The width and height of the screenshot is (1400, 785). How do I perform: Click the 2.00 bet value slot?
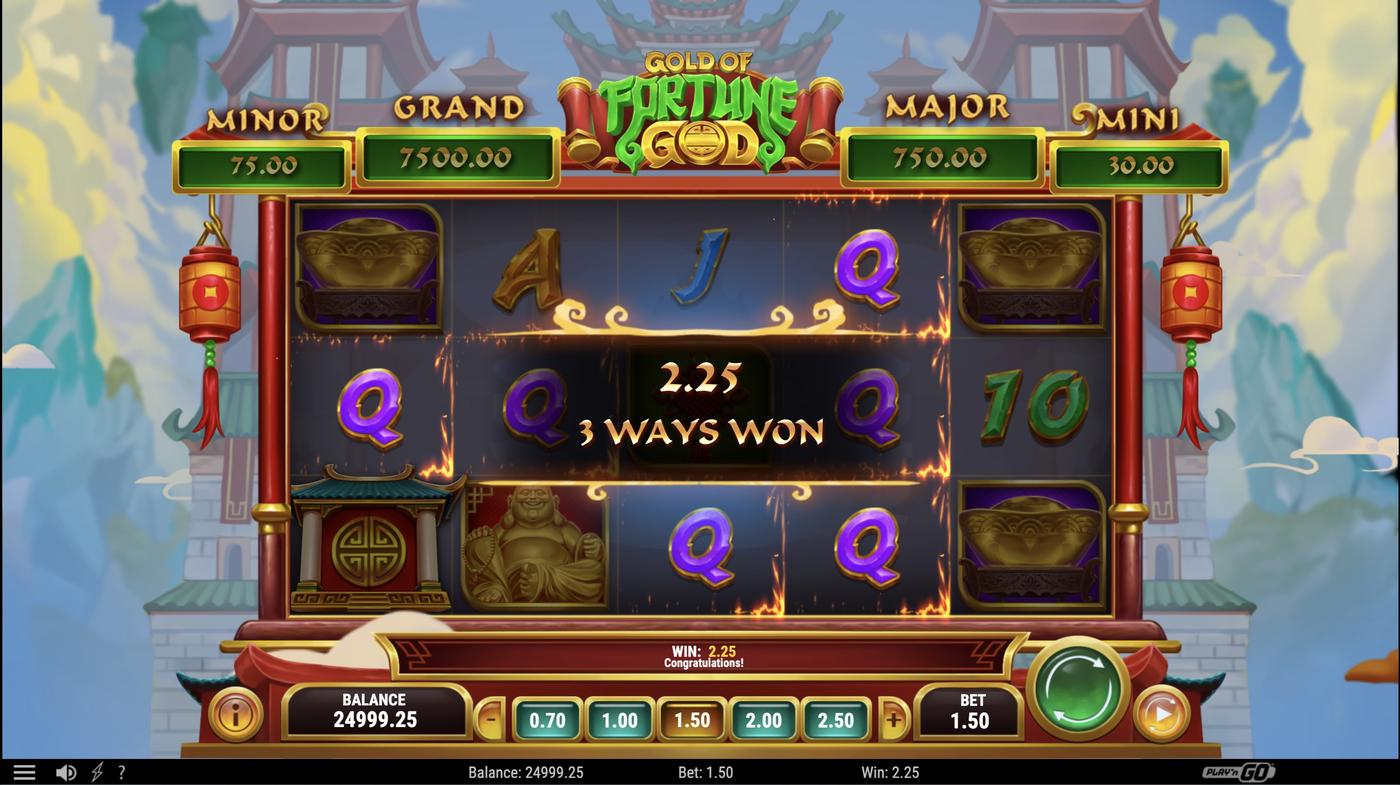pyautogui.click(x=762, y=719)
